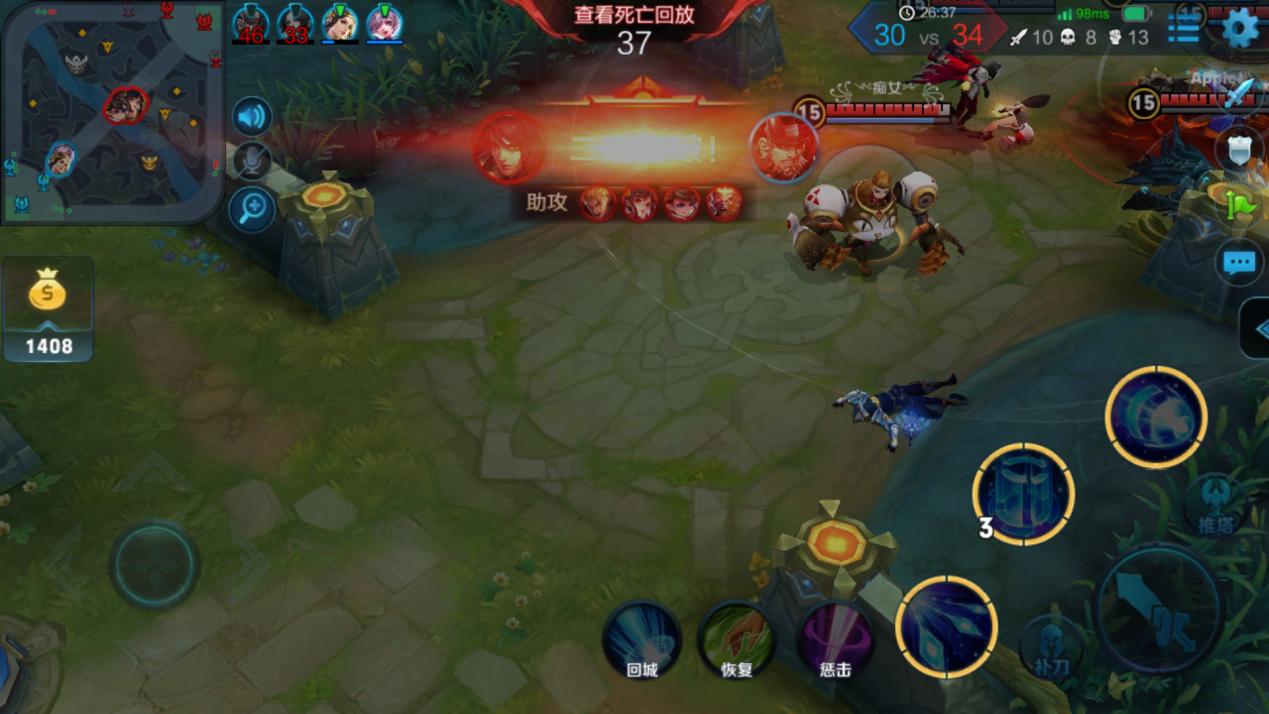Open the settings gear menu
Image resolution: width=1269 pixels, height=714 pixels.
point(1240,28)
